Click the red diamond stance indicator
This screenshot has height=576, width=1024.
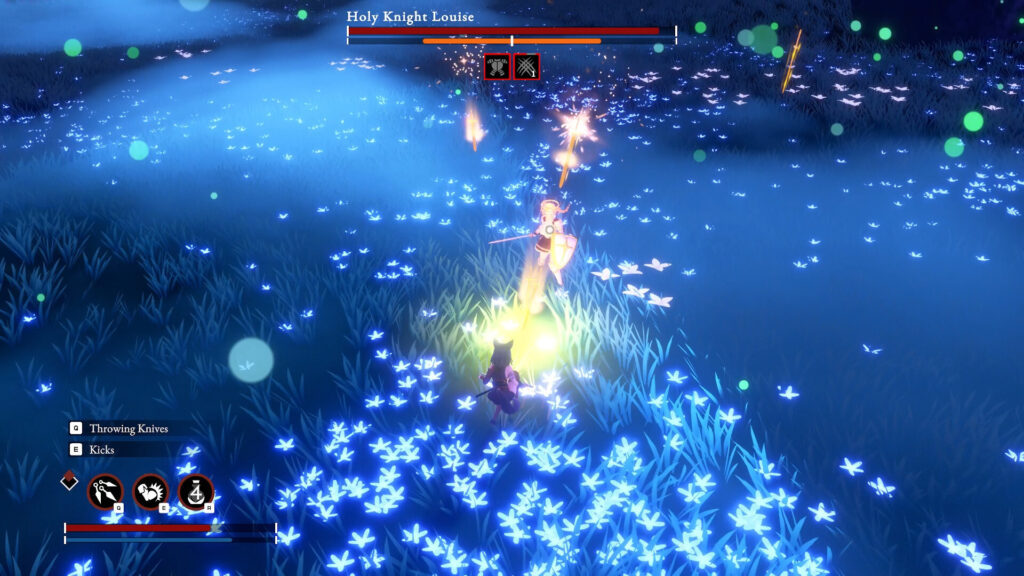(69, 480)
